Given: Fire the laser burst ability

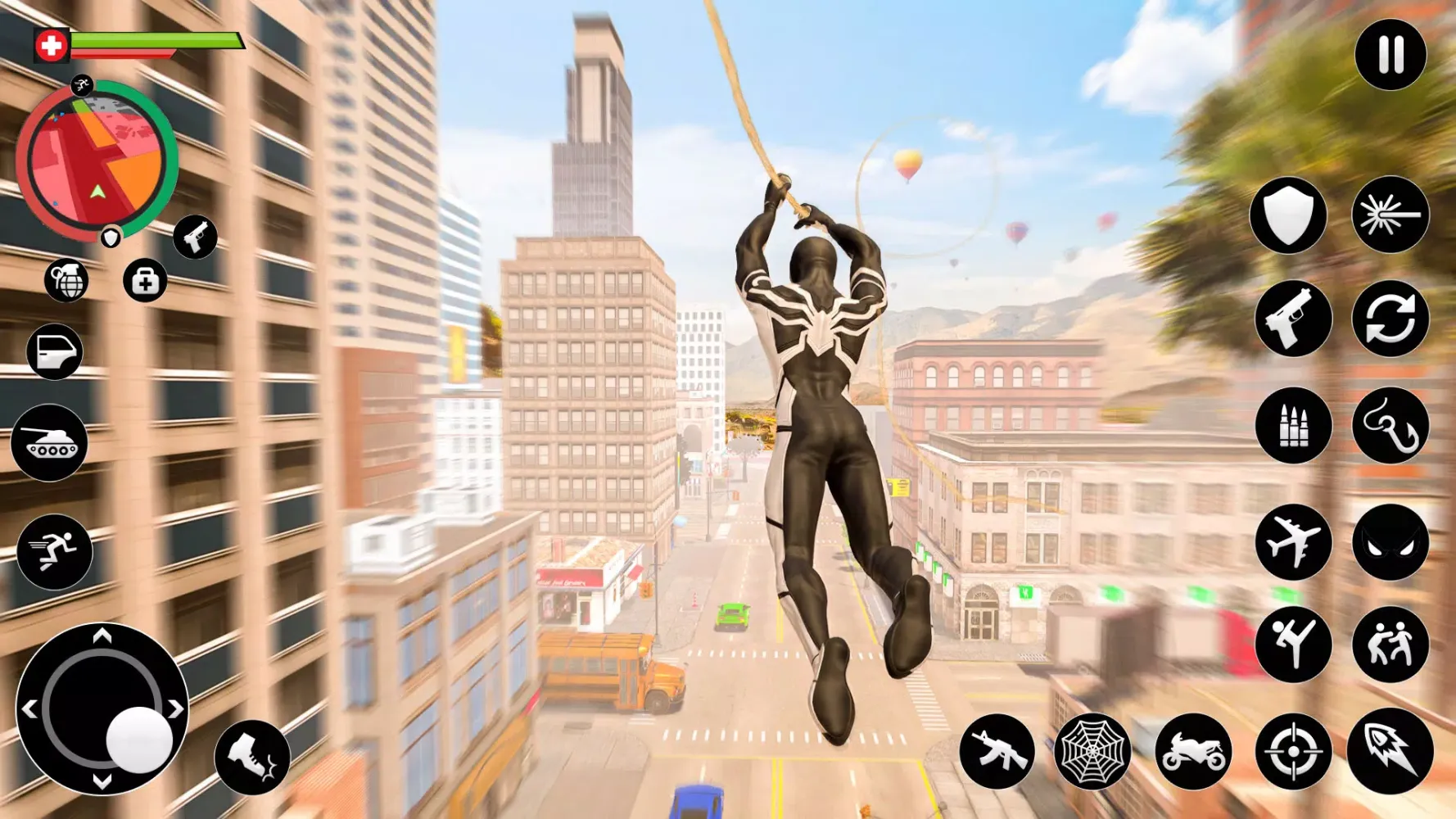Looking at the screenshot, I should 1390,215.
